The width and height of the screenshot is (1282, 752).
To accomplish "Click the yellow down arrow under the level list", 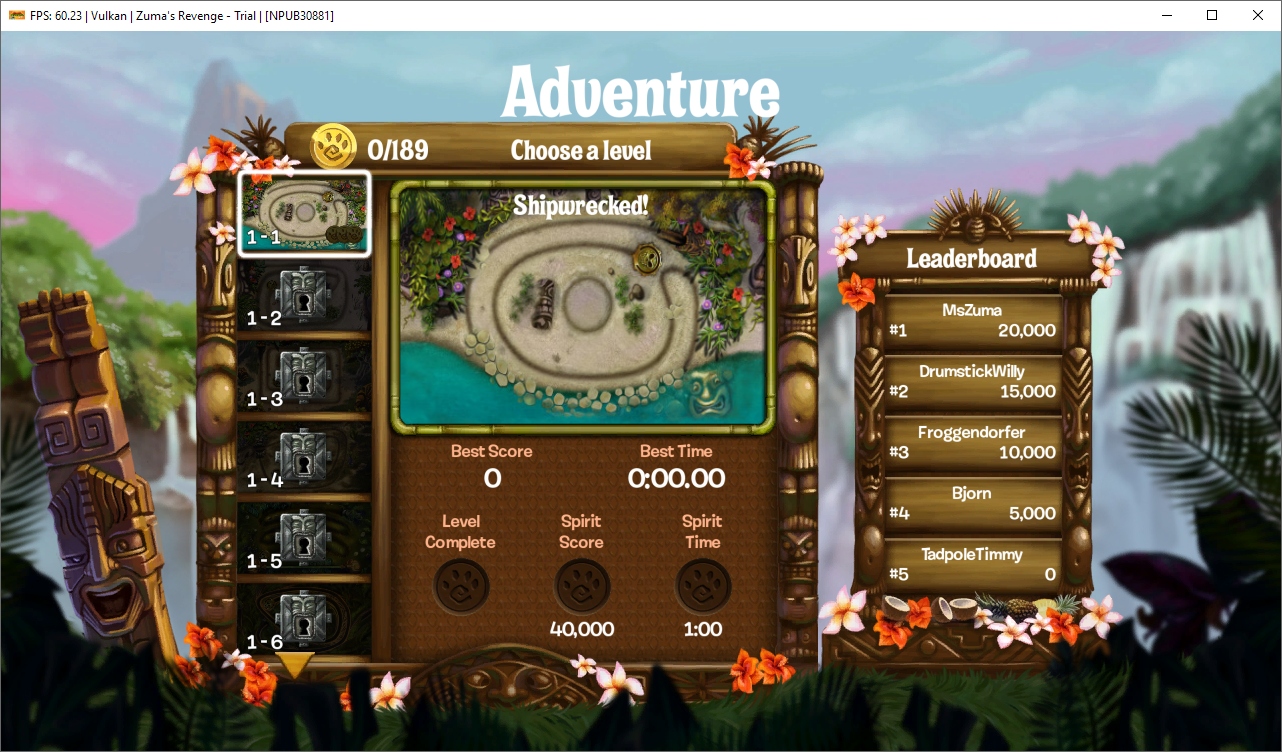I will [296, 664].
